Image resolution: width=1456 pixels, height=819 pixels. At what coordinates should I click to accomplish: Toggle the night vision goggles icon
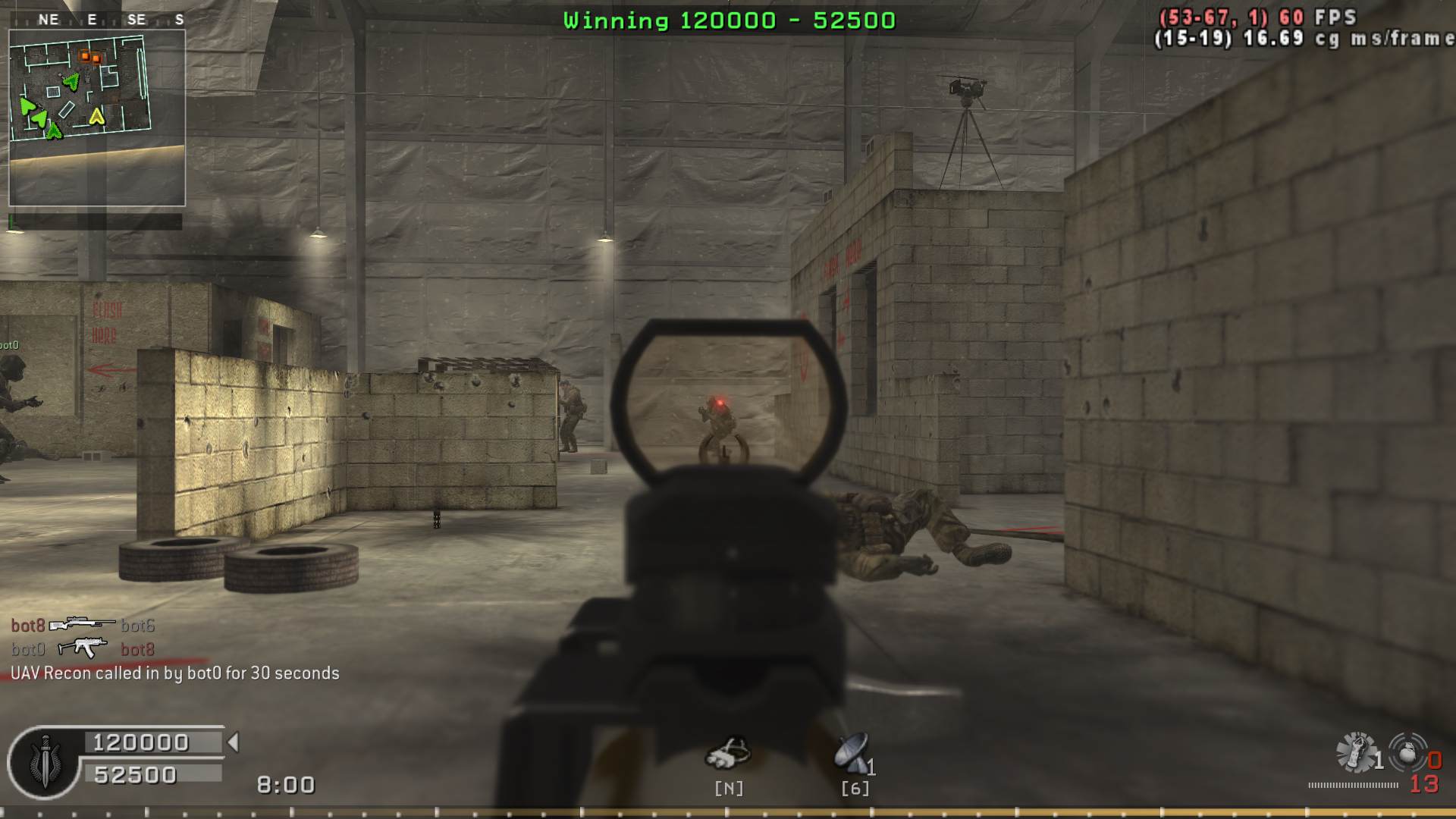pyautogui.click(x=727, y=753)
